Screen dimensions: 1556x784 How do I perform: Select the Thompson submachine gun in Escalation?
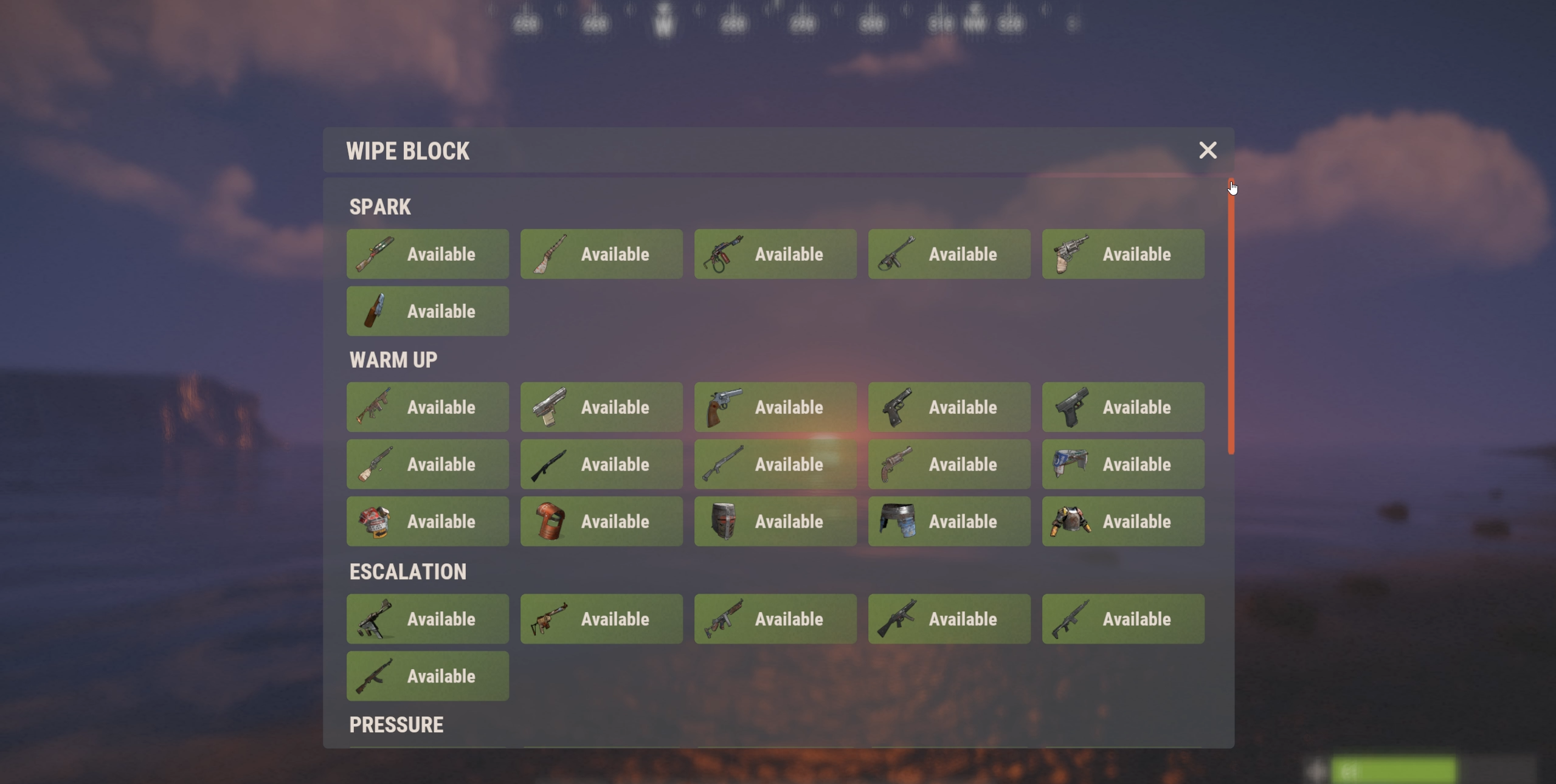click(775, 619)
